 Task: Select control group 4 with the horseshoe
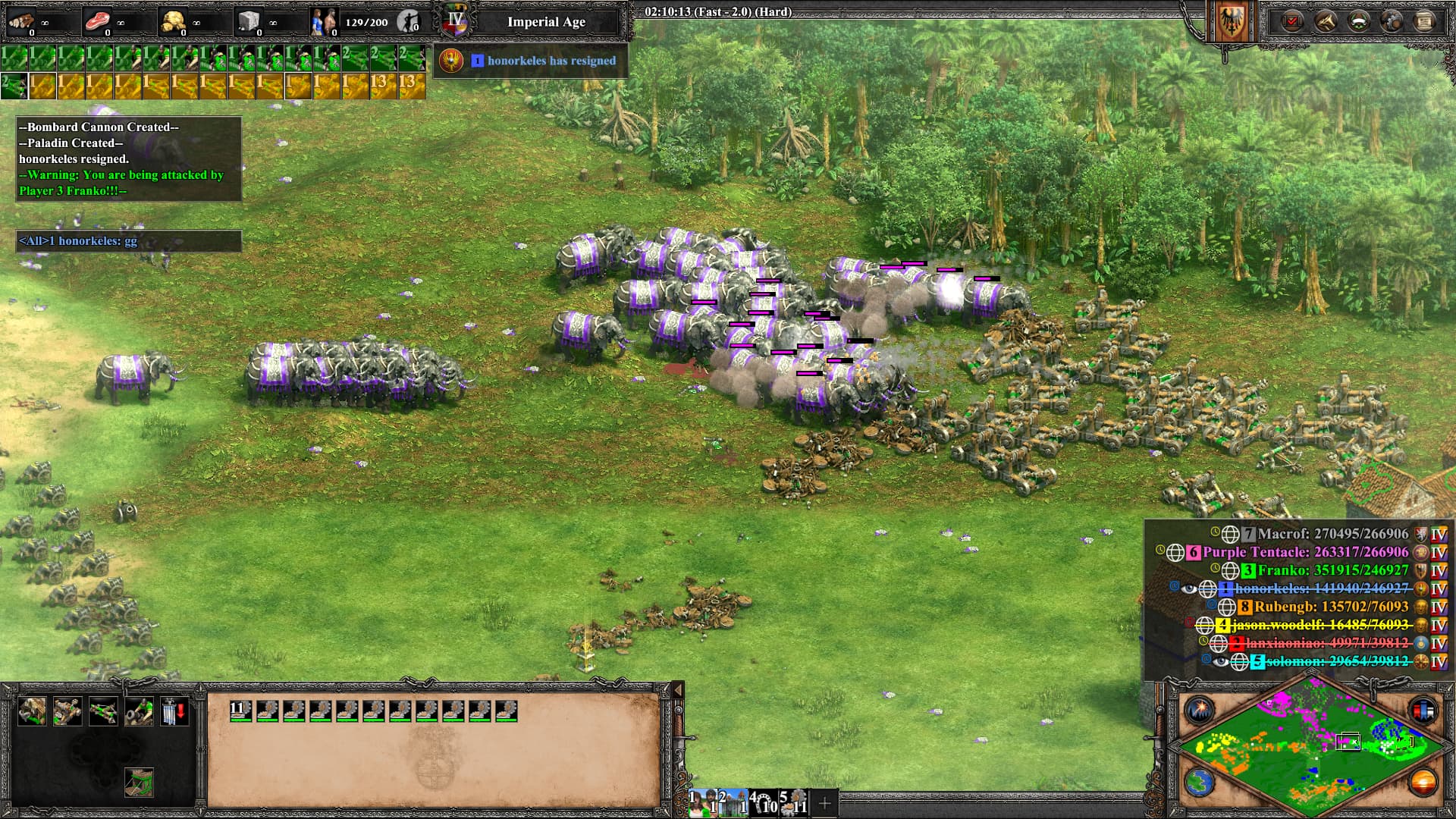[x=764, y=803]
